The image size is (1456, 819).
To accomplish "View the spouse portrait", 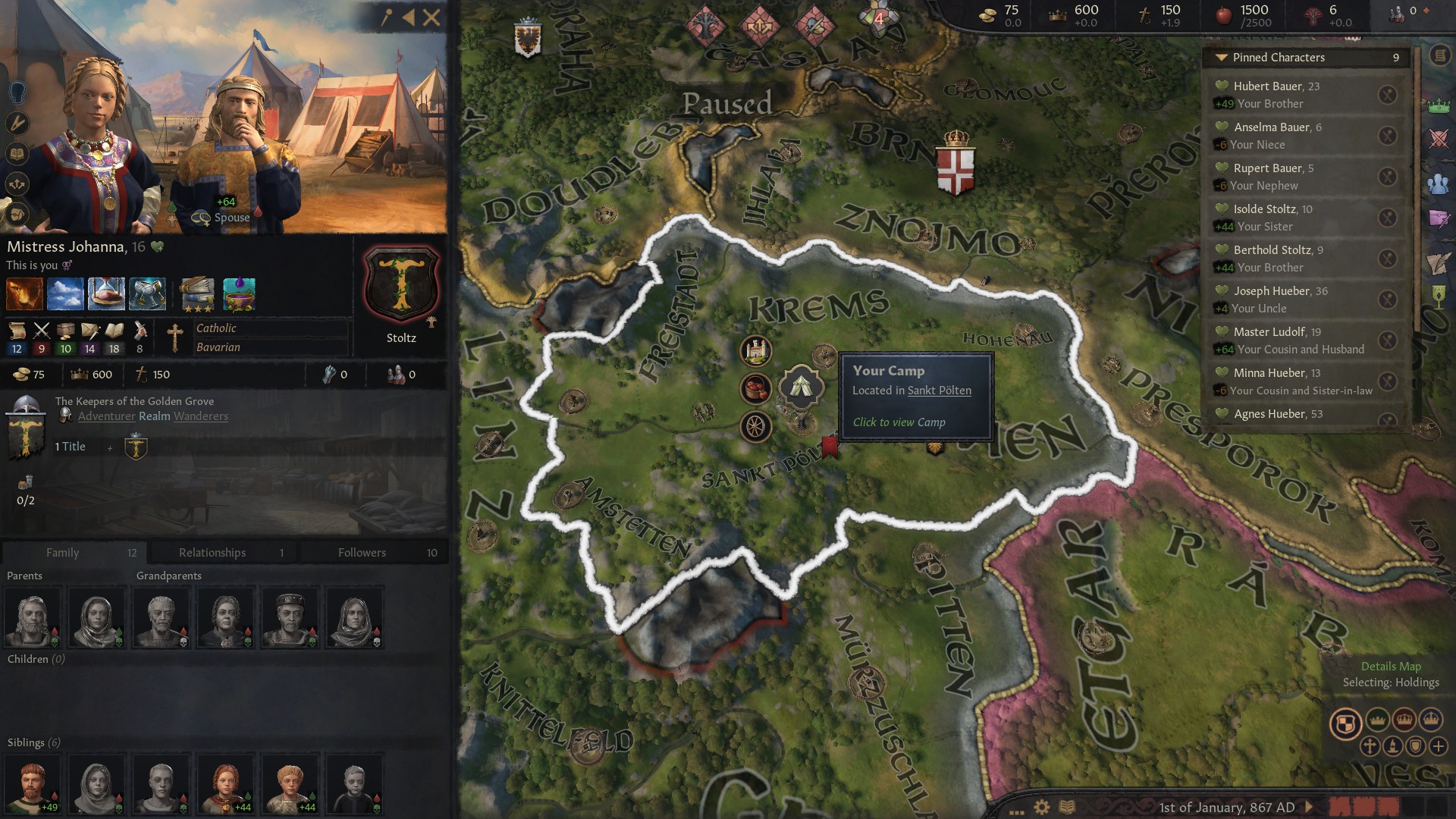I will [x=235, y=152].
